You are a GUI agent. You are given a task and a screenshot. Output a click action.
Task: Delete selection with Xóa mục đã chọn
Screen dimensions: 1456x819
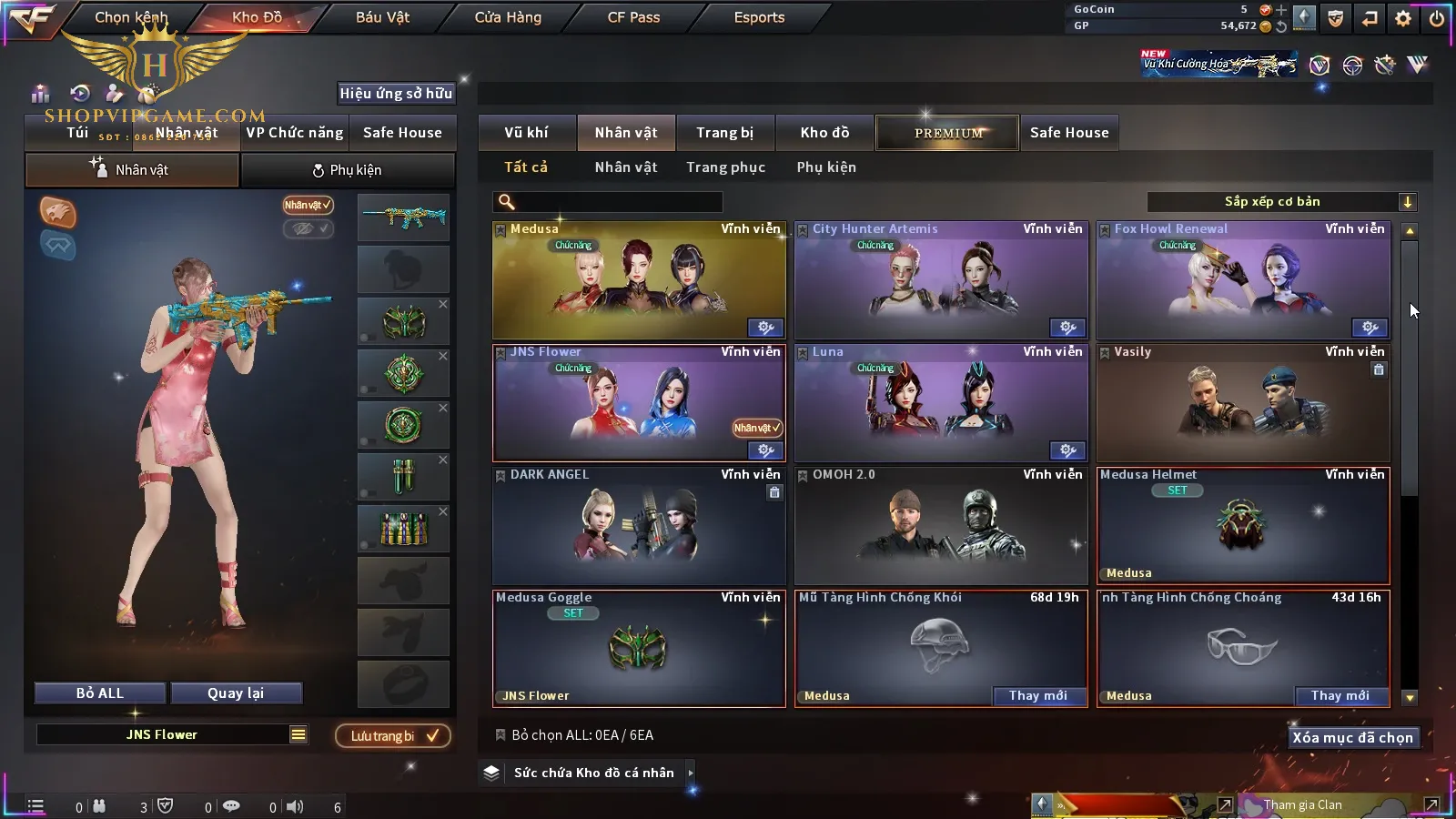pos(1352,738)
